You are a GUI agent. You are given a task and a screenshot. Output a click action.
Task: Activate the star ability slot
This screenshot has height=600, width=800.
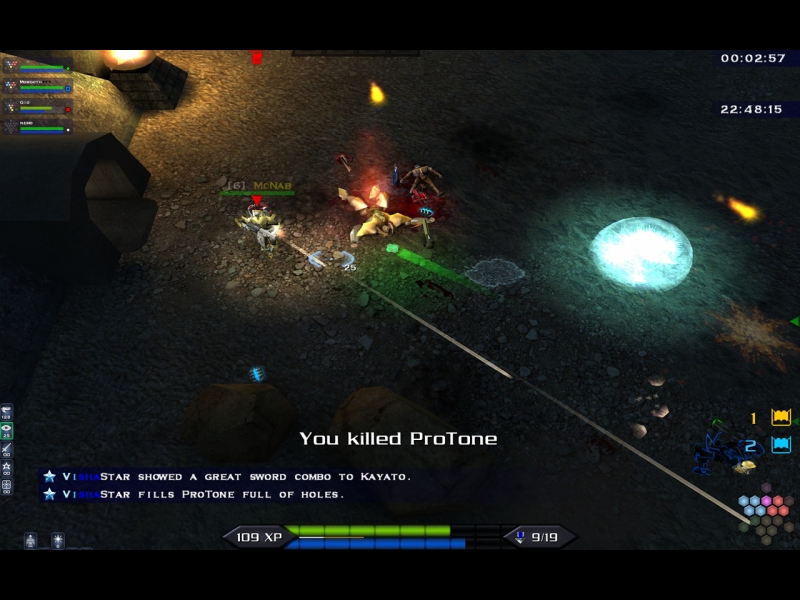(x=7, y=468)
